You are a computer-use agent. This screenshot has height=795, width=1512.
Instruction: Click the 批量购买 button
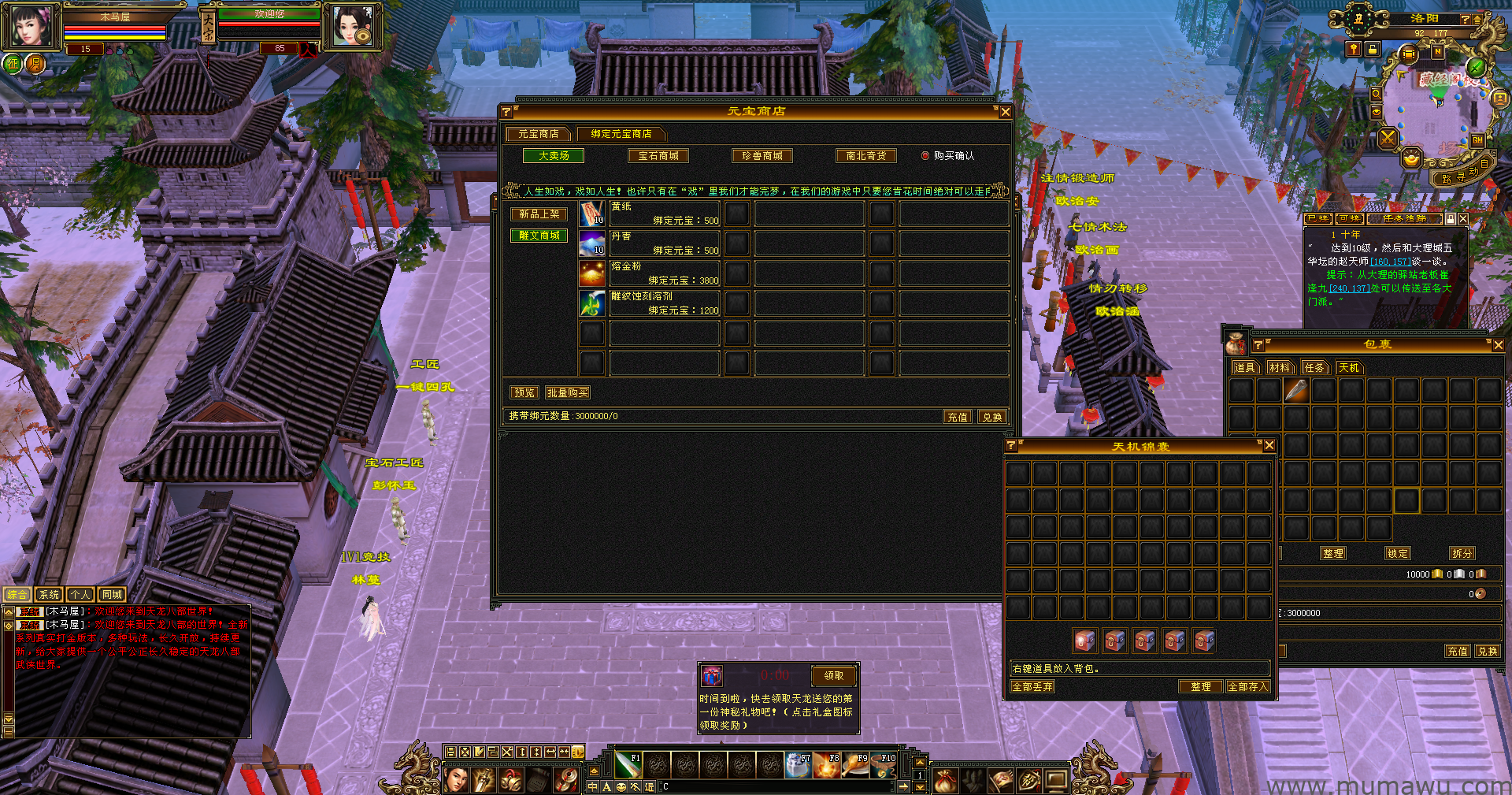[567, 392]
